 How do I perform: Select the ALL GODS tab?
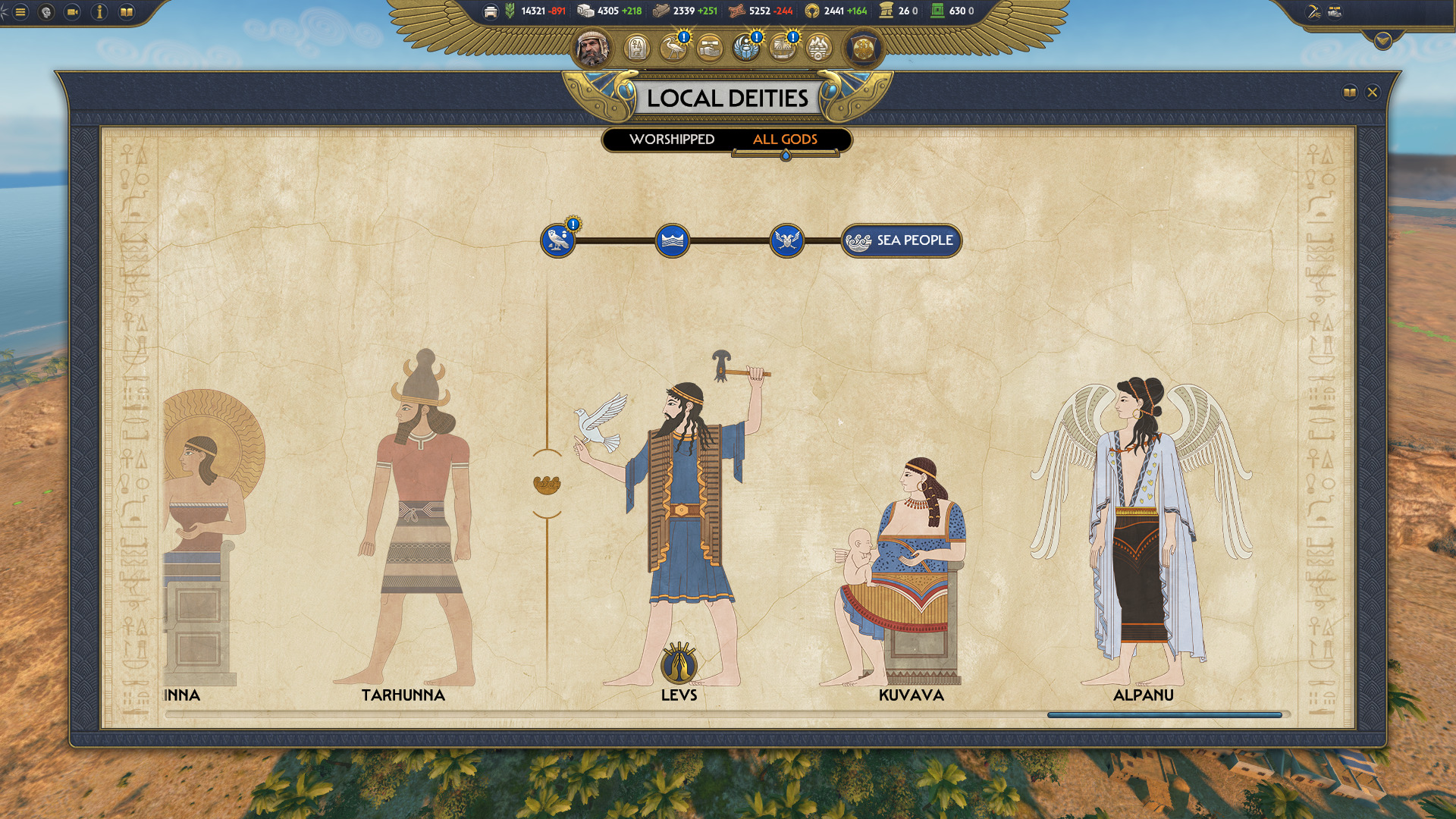pyautogui.click(x=785, y=140)
